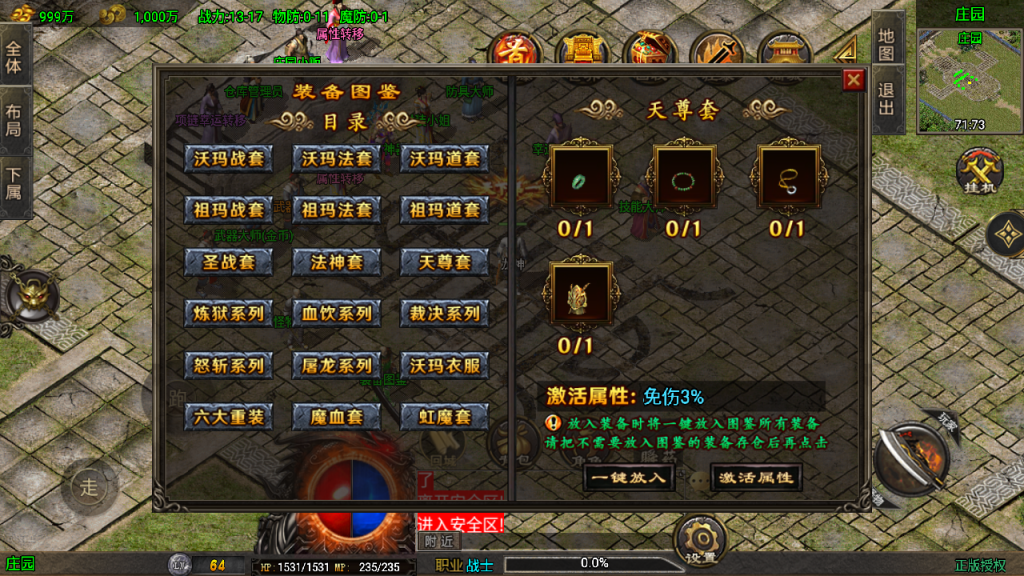Switch to the 全体 side tab

14,60
